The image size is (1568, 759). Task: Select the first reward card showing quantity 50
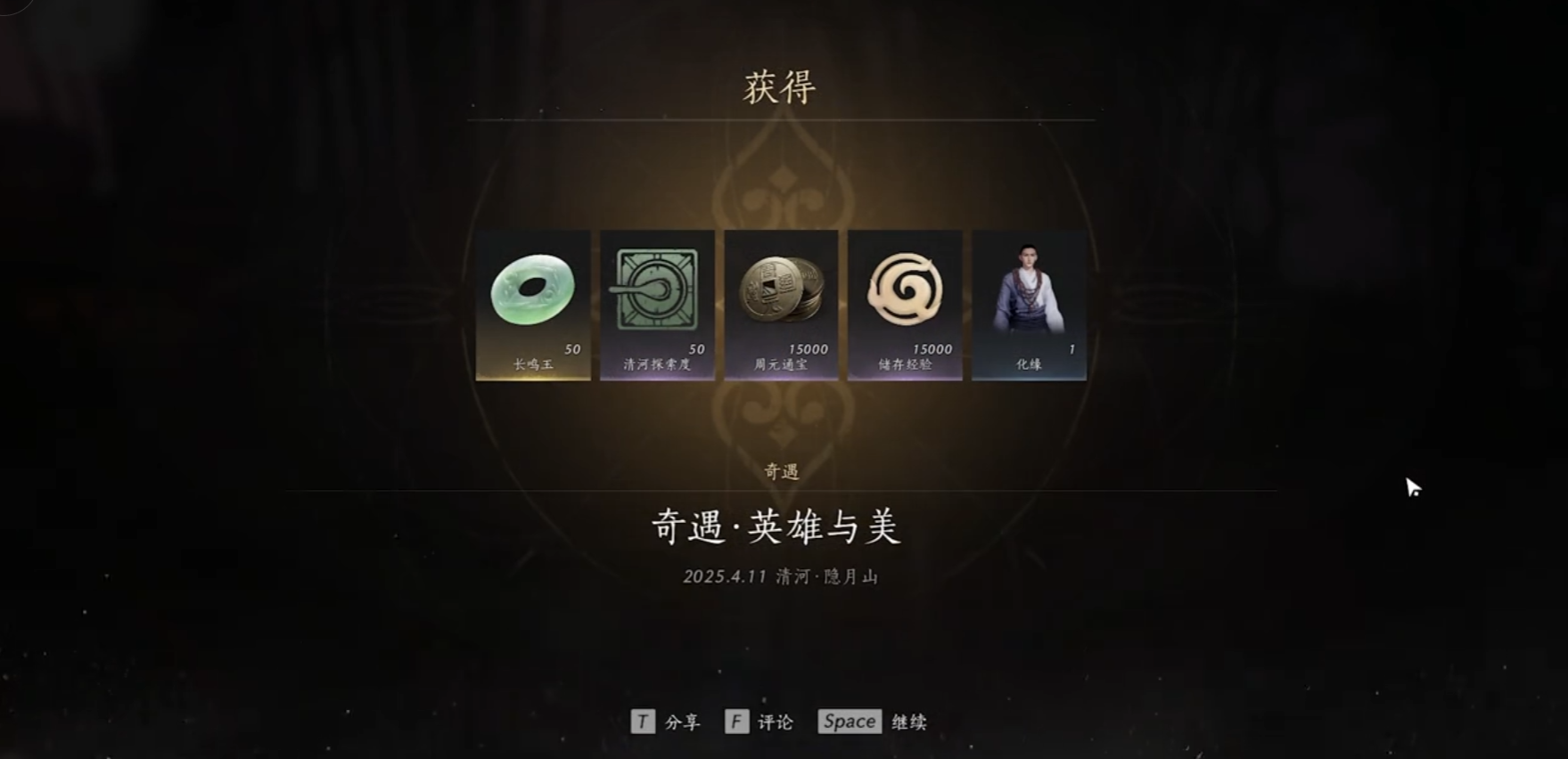pyautogui.click(x=532, y=305)
